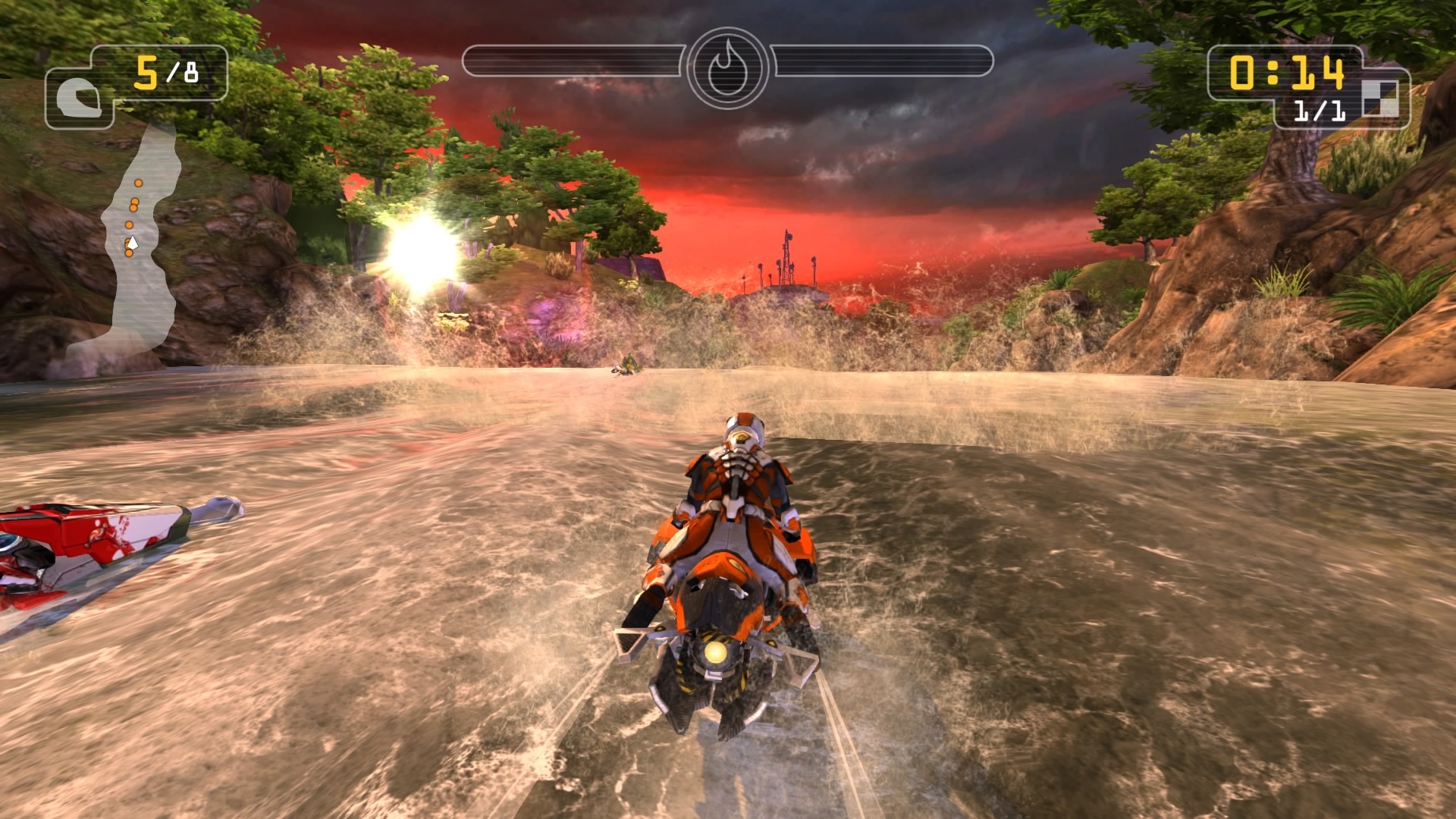Click the second orange dot from the top on minimap
1456x819 pixels.
136,201
